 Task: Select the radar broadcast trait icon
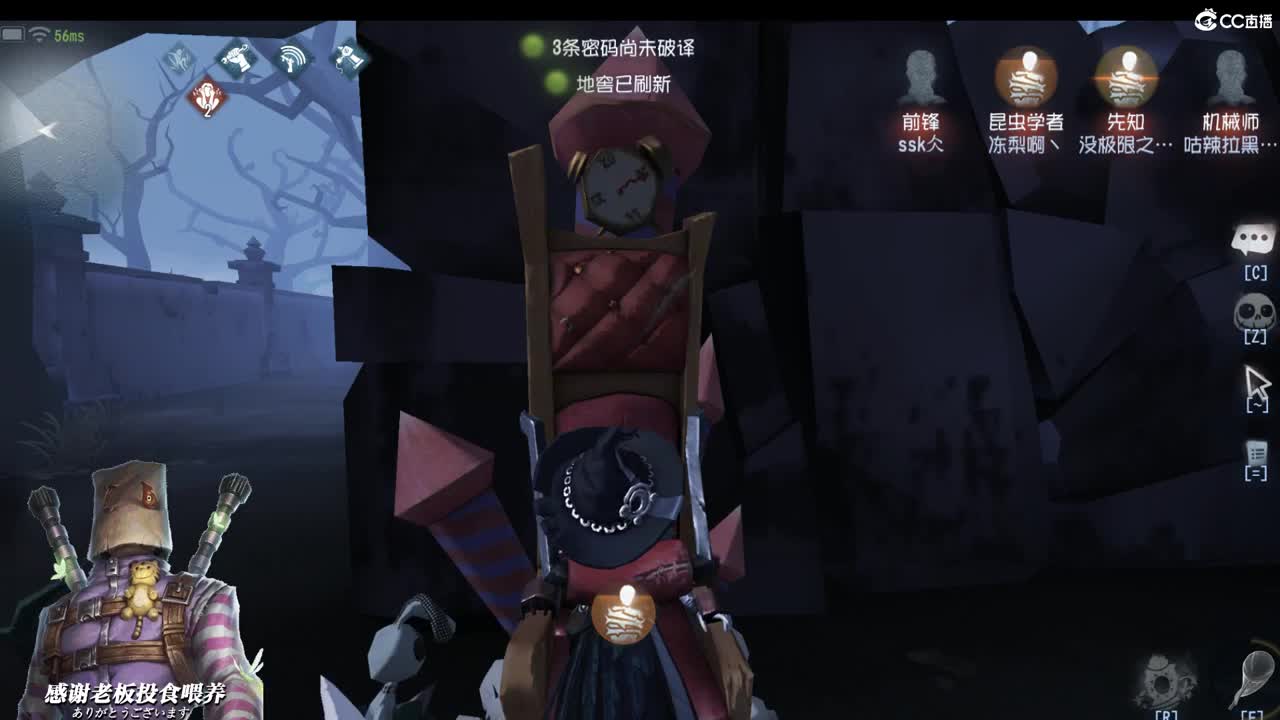291,58
